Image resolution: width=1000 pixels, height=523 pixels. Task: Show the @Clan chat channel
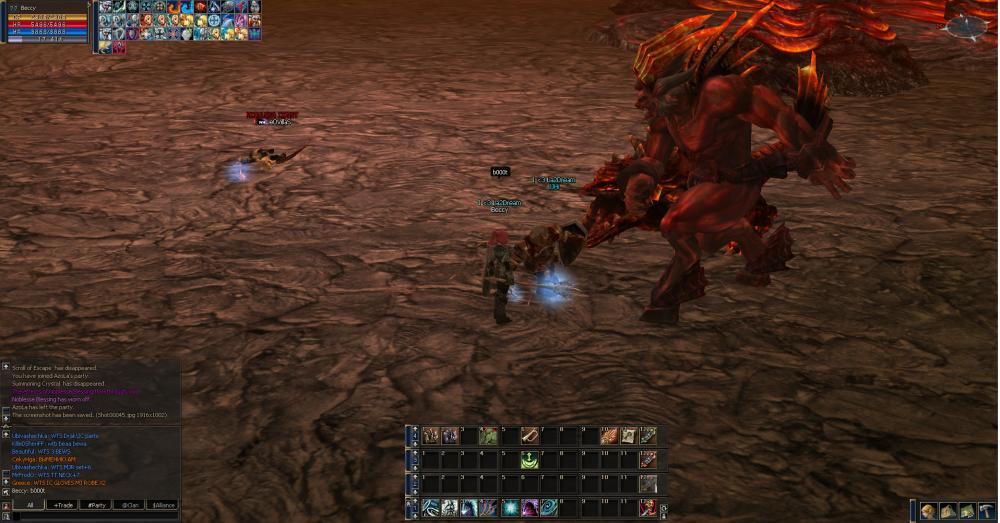tap(131, 505)
